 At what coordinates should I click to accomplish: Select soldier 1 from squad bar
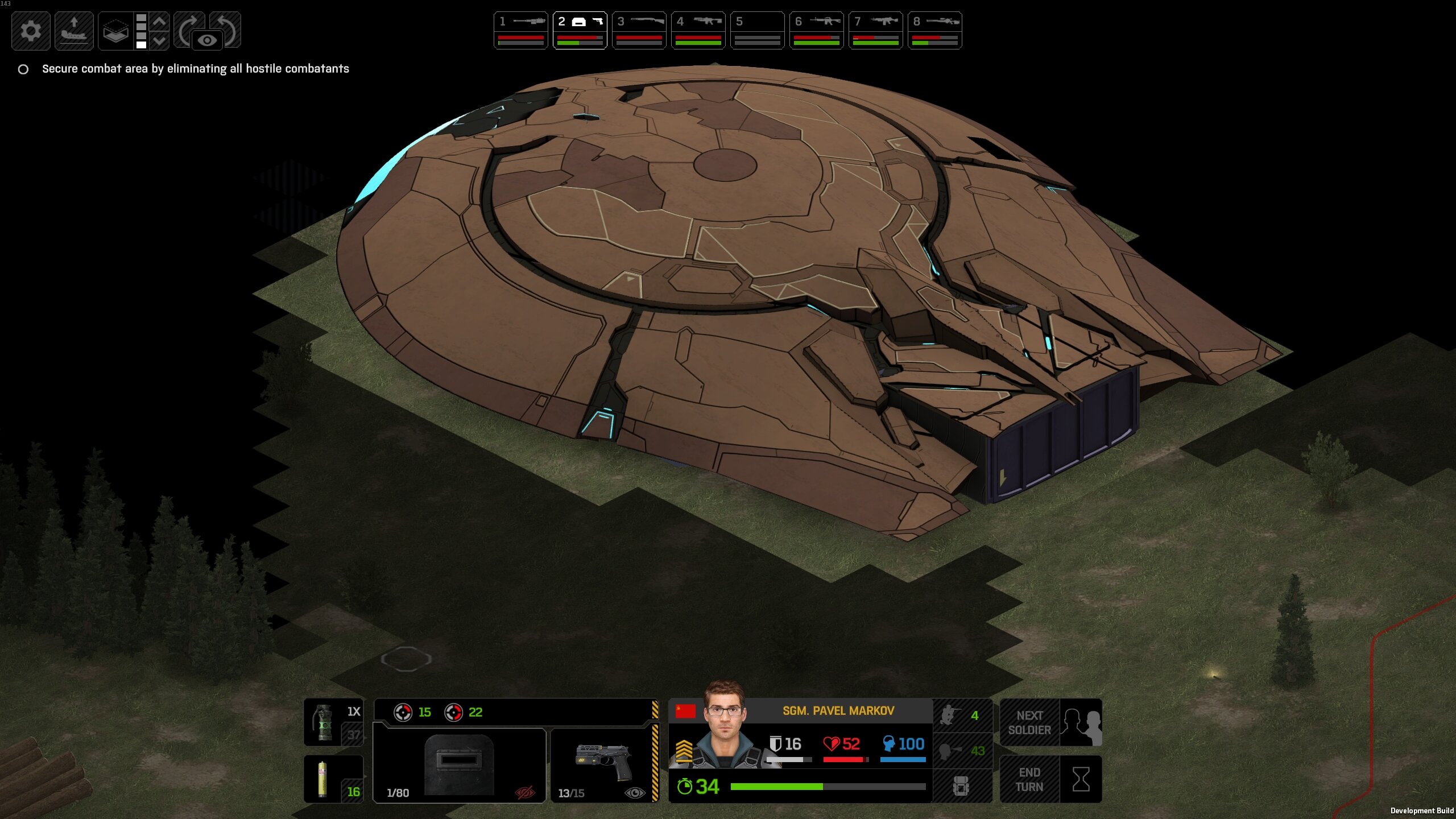tap(520, 31)
